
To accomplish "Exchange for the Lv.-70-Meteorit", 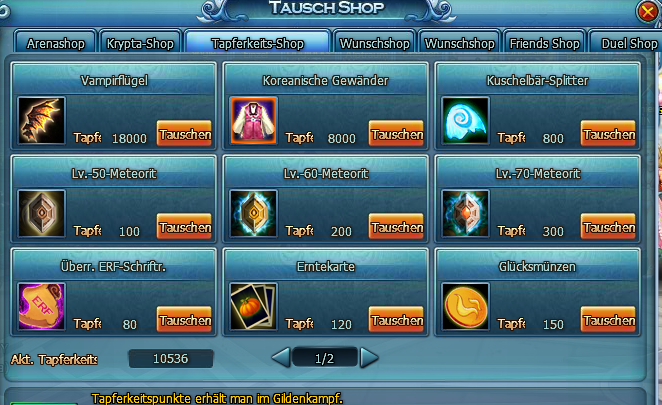I will click(608, 227).
